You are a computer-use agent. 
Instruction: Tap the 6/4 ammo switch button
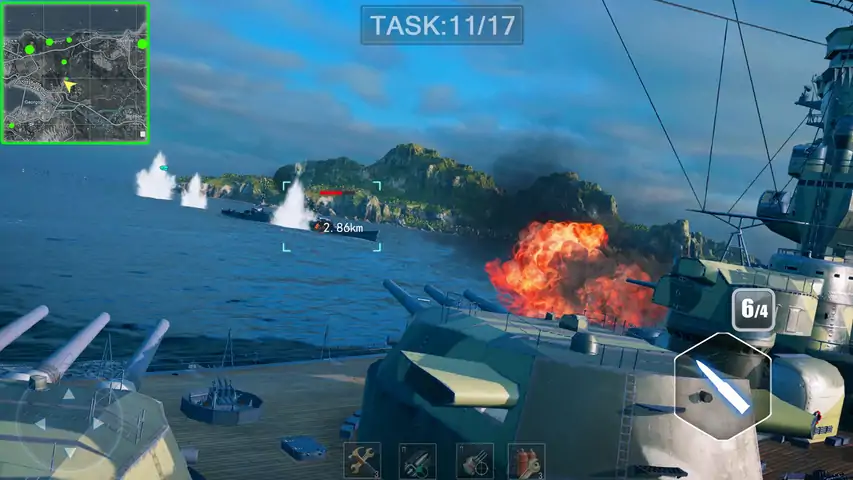click(x=752, y=309)
